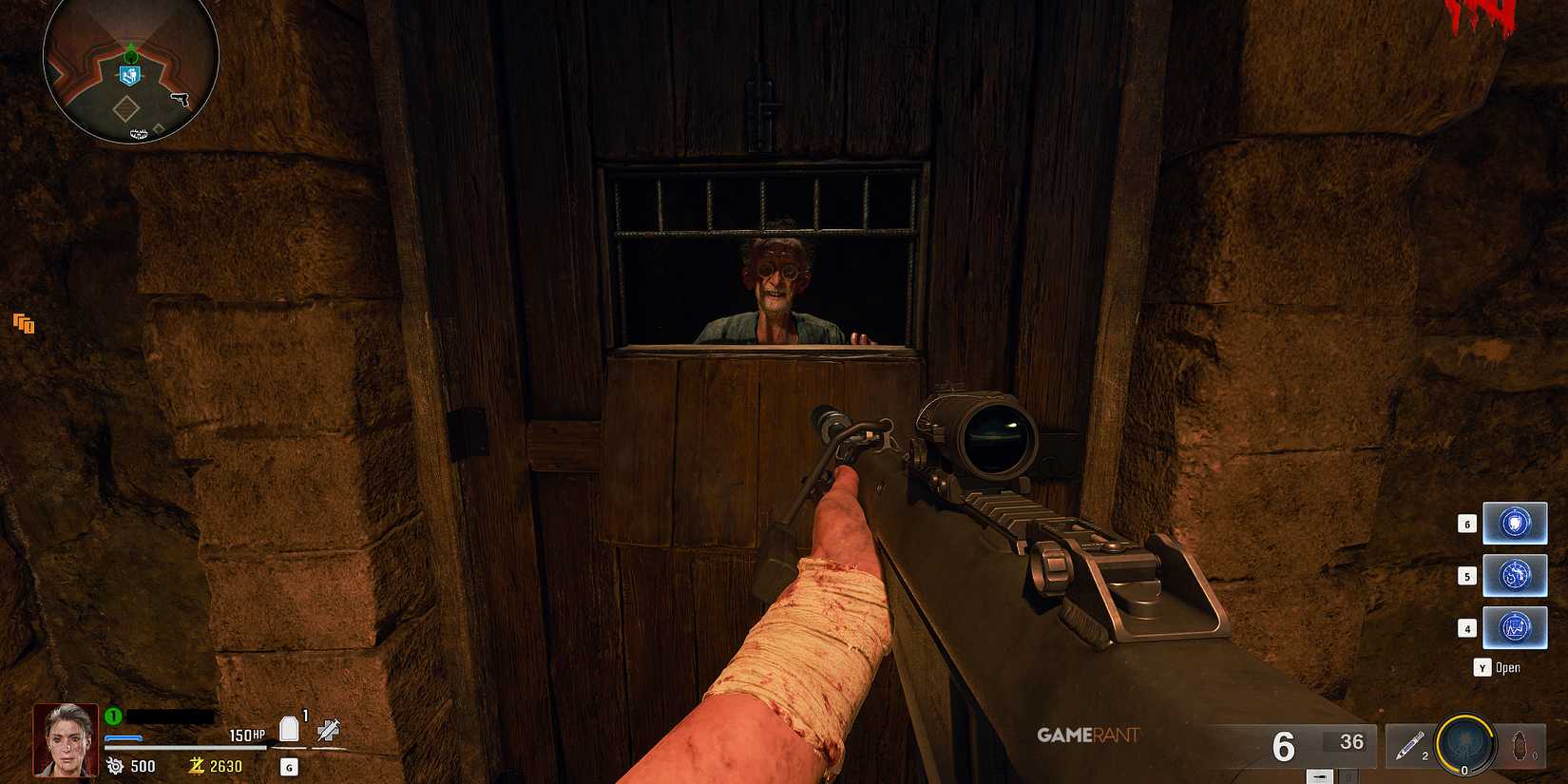Screen dimensions: 1568x784
Task: Click the armor plate icon near 150HP
Action: (x=290, y=727)
